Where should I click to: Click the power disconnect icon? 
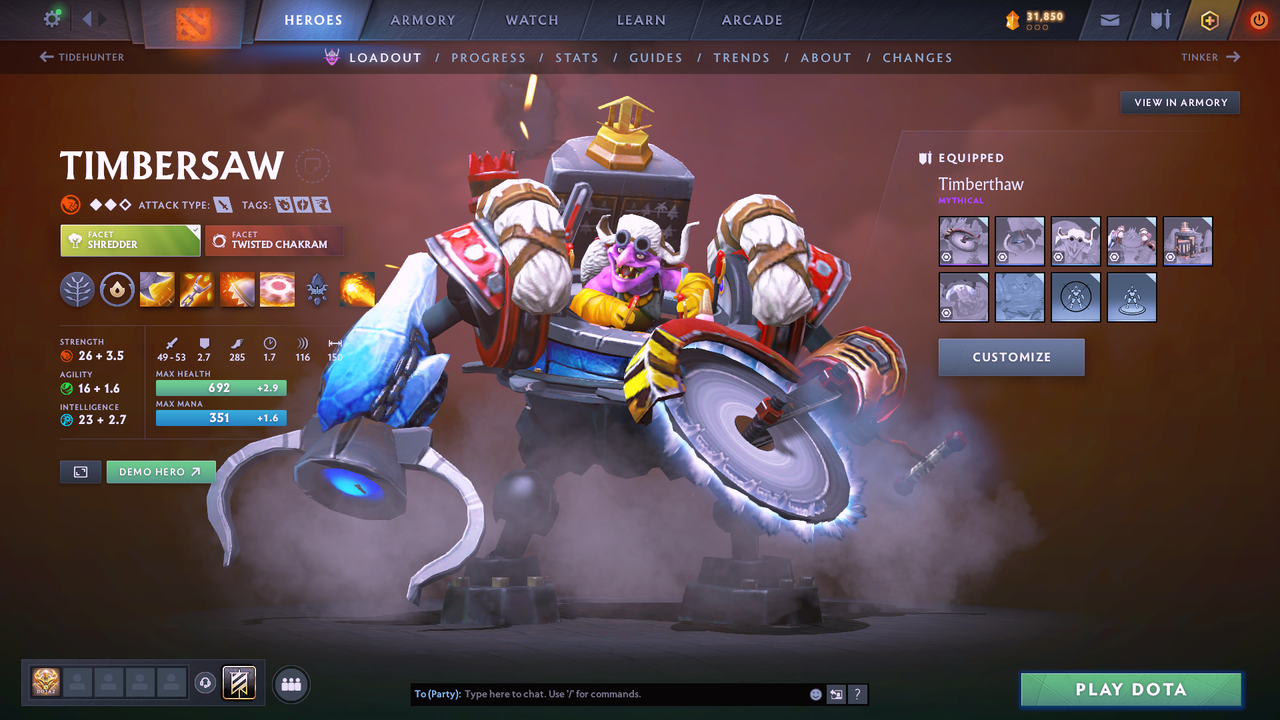[x=1258, y=20]
